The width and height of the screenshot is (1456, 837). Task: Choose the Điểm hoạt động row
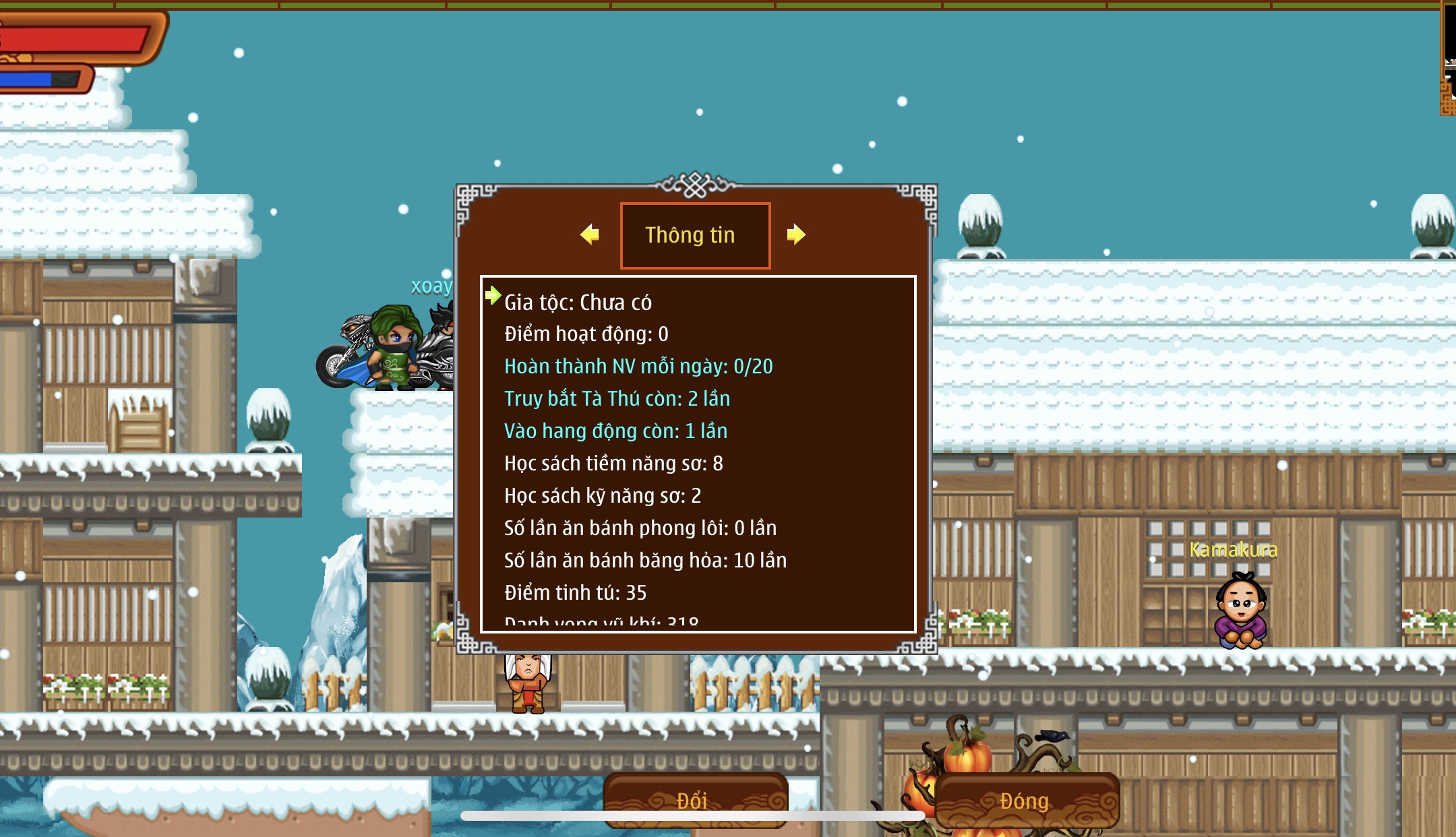pyautogui.click(x=586, y=334)
